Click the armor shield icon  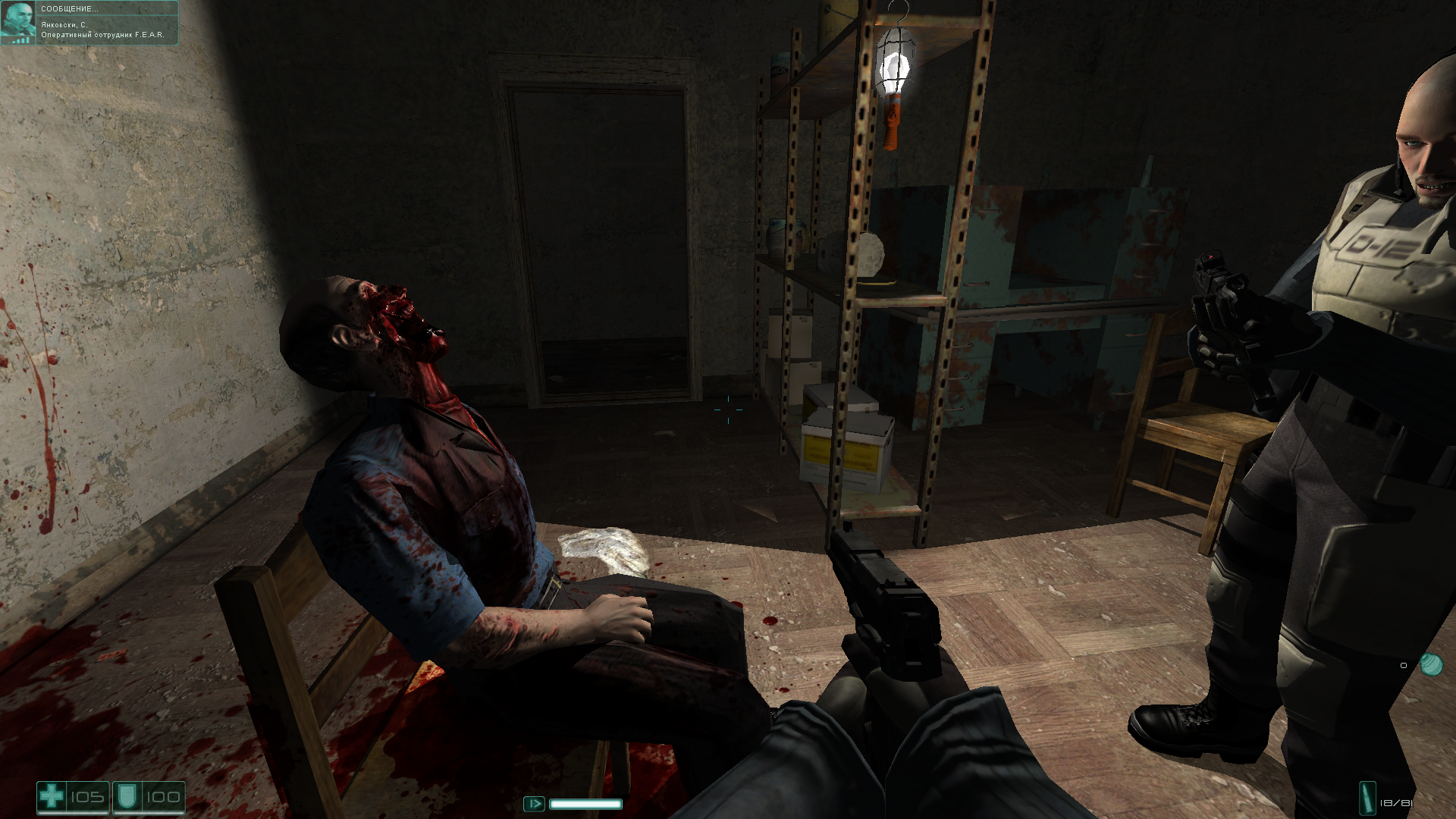126,796
